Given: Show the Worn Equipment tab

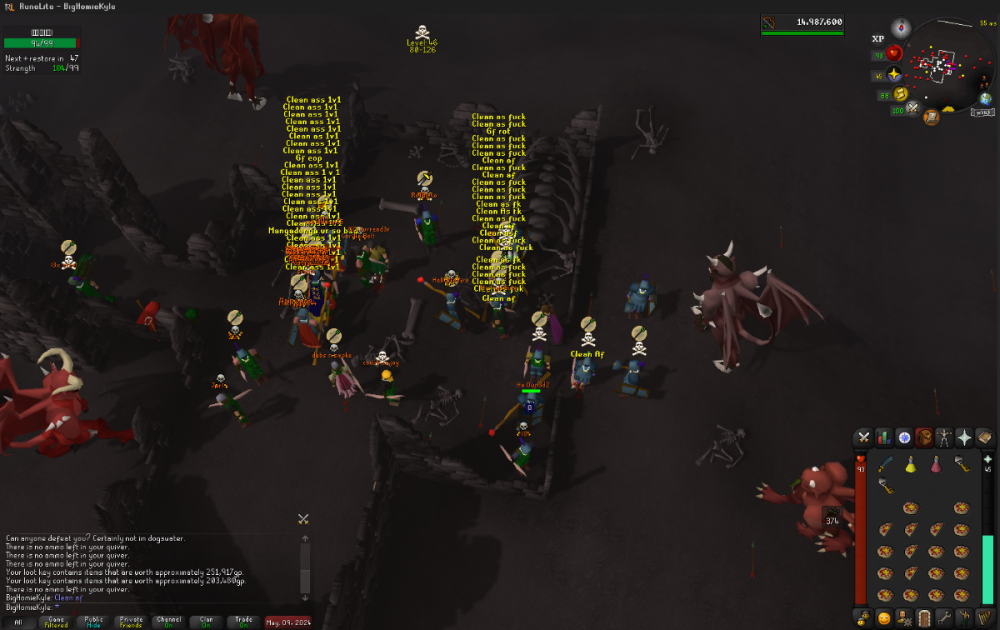Looking at the screenshot, I should 944,437.
